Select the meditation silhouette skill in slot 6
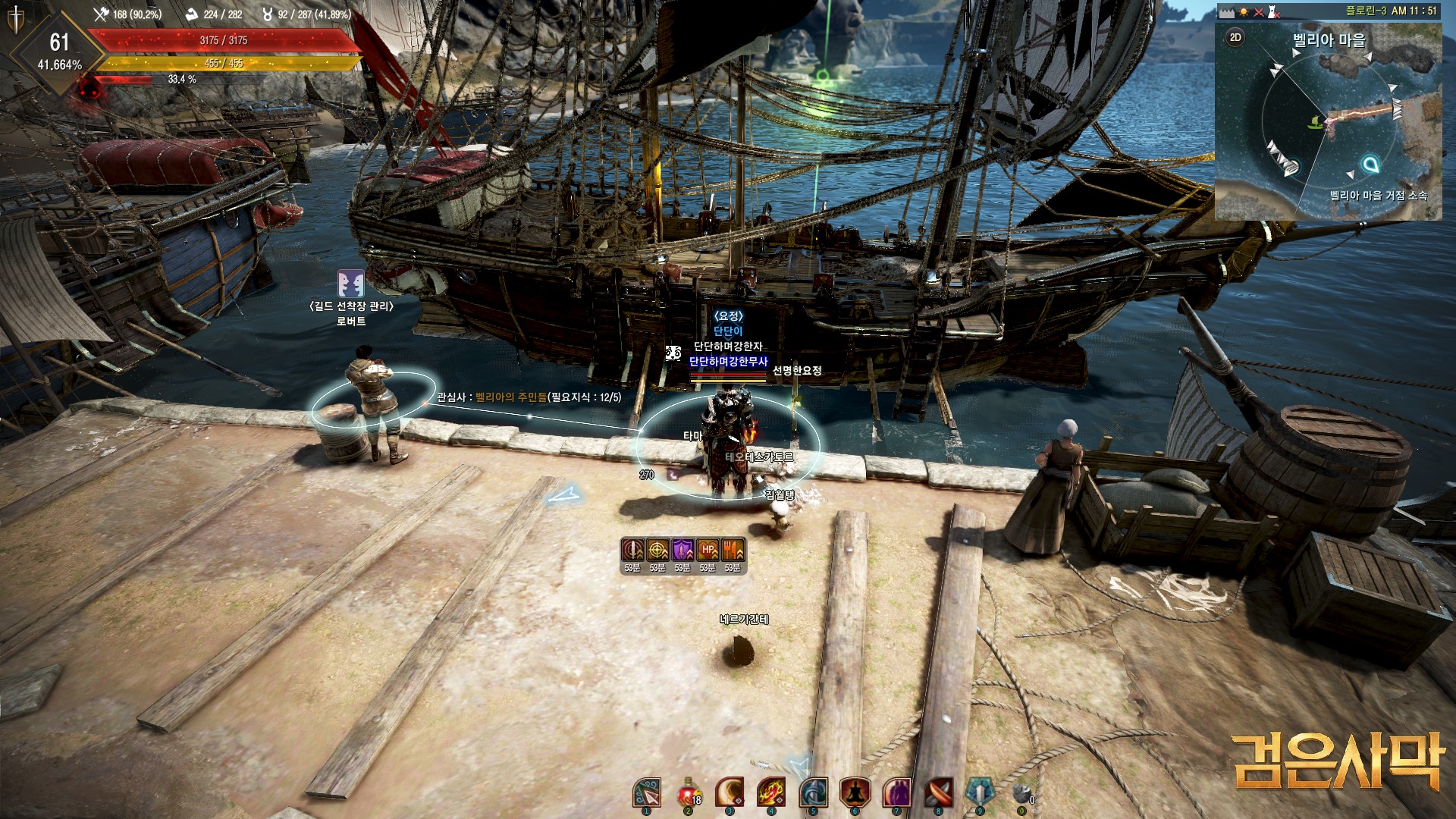This screenshot has width=1456, height=819. [855, 792]
